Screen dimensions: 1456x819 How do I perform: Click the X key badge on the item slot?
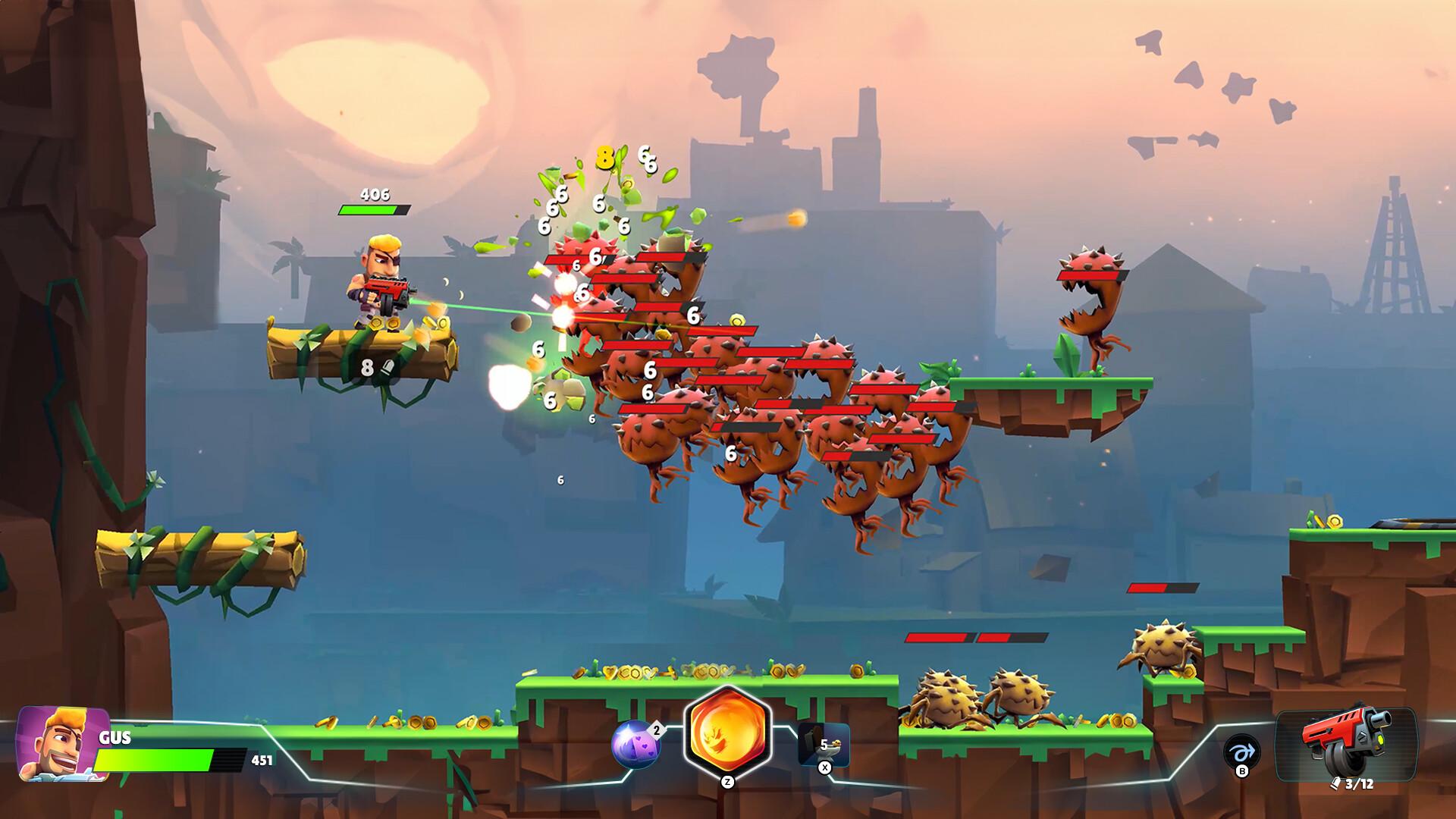click(x=824, y=767)
